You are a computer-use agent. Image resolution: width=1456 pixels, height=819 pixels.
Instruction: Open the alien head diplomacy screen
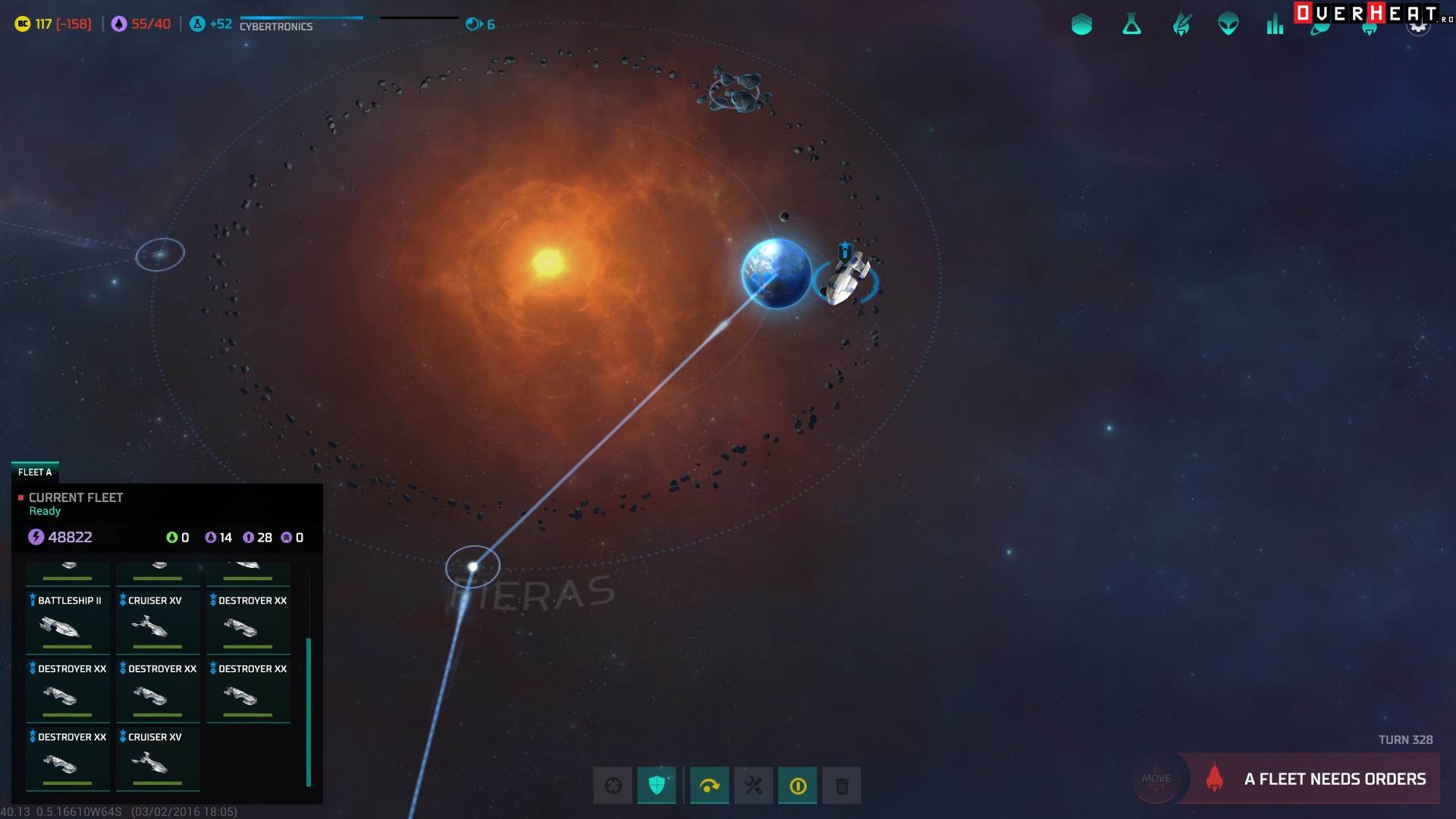1228,25
